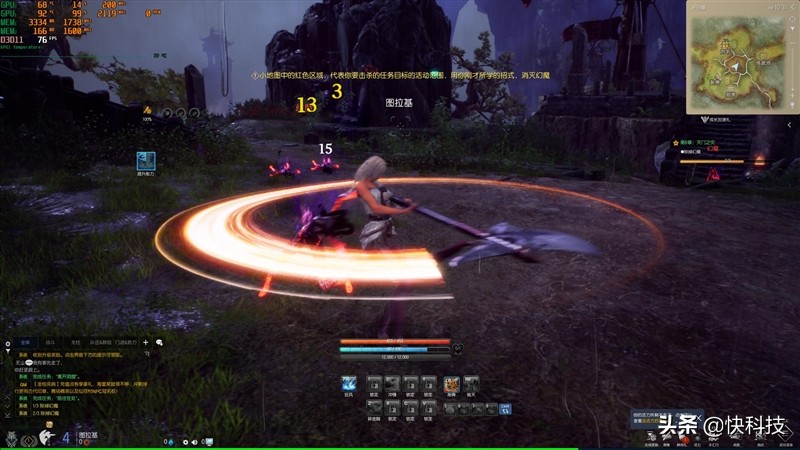Image resolution: width=800 pixels, height=450 pixels.
Task: Activate the blue wind skill icon
Action: [349, 383]
